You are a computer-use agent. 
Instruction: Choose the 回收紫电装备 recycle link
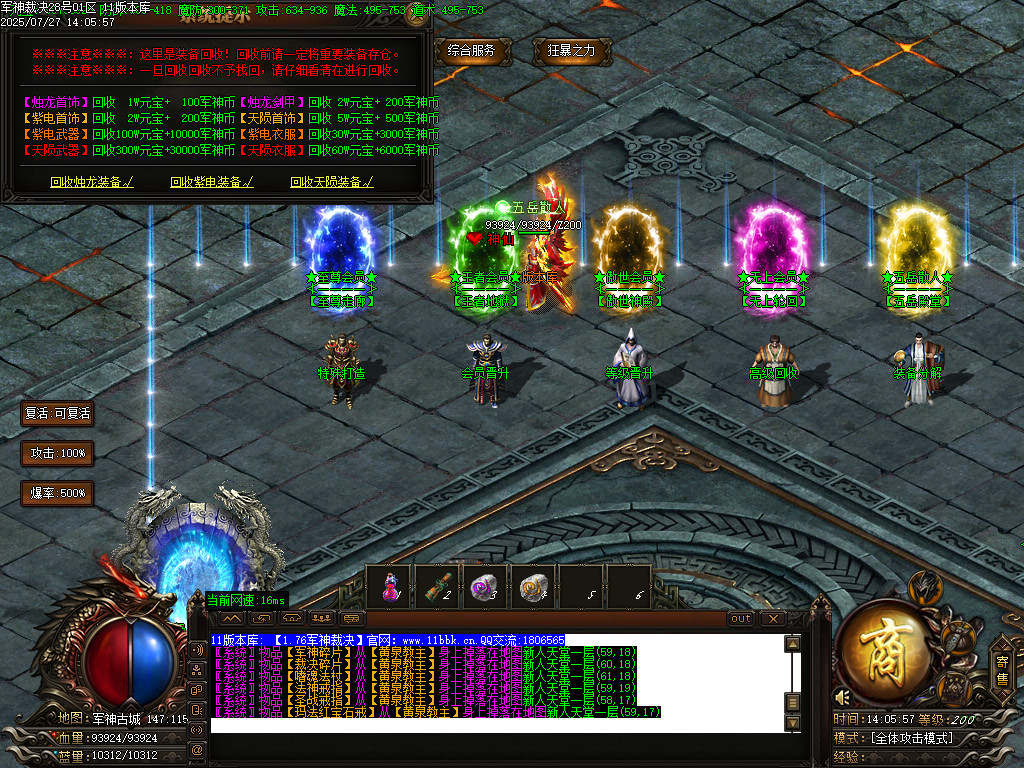pos(211,182)
